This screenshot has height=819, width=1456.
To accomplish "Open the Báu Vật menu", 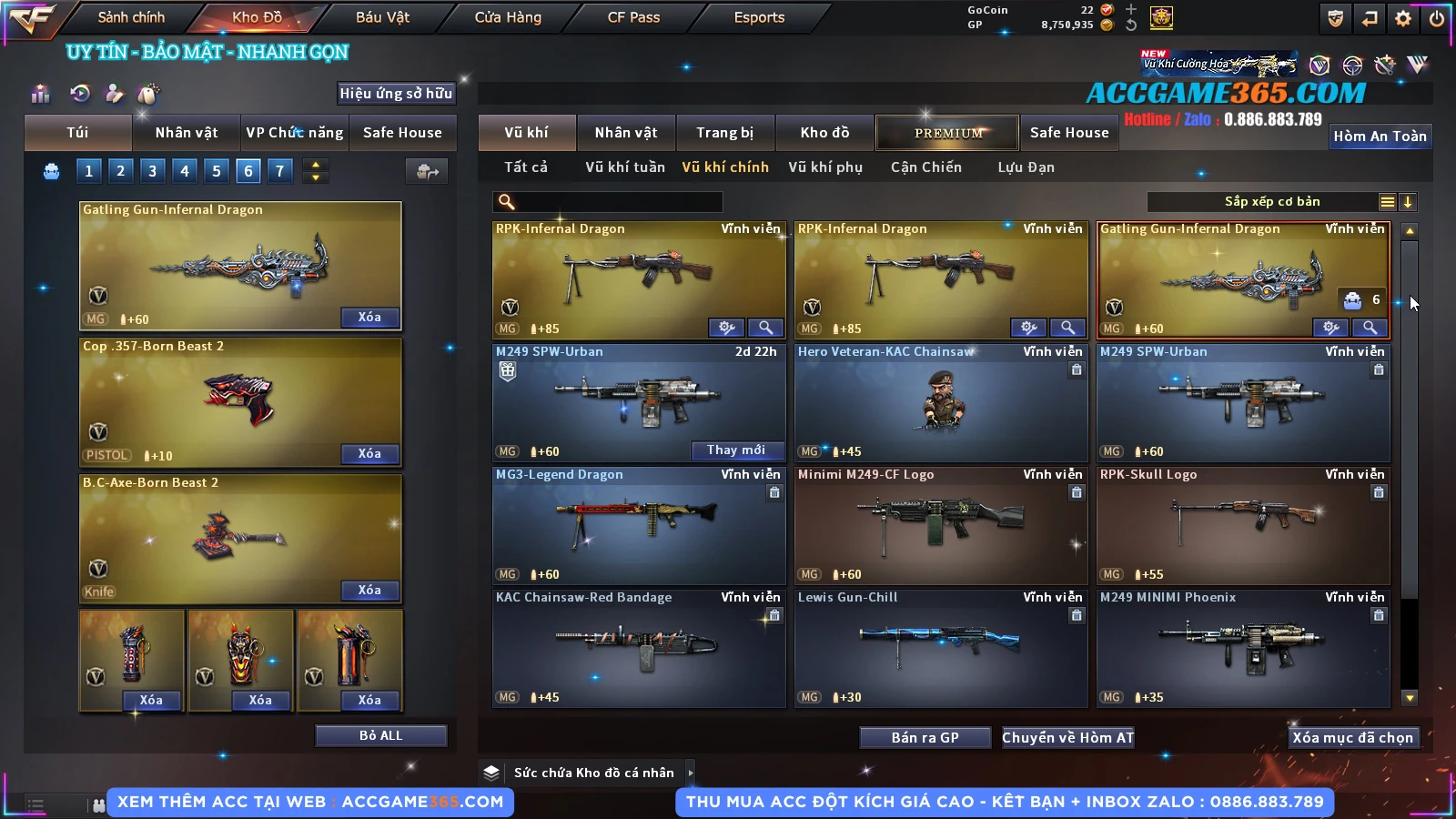I will coord(382,17).
